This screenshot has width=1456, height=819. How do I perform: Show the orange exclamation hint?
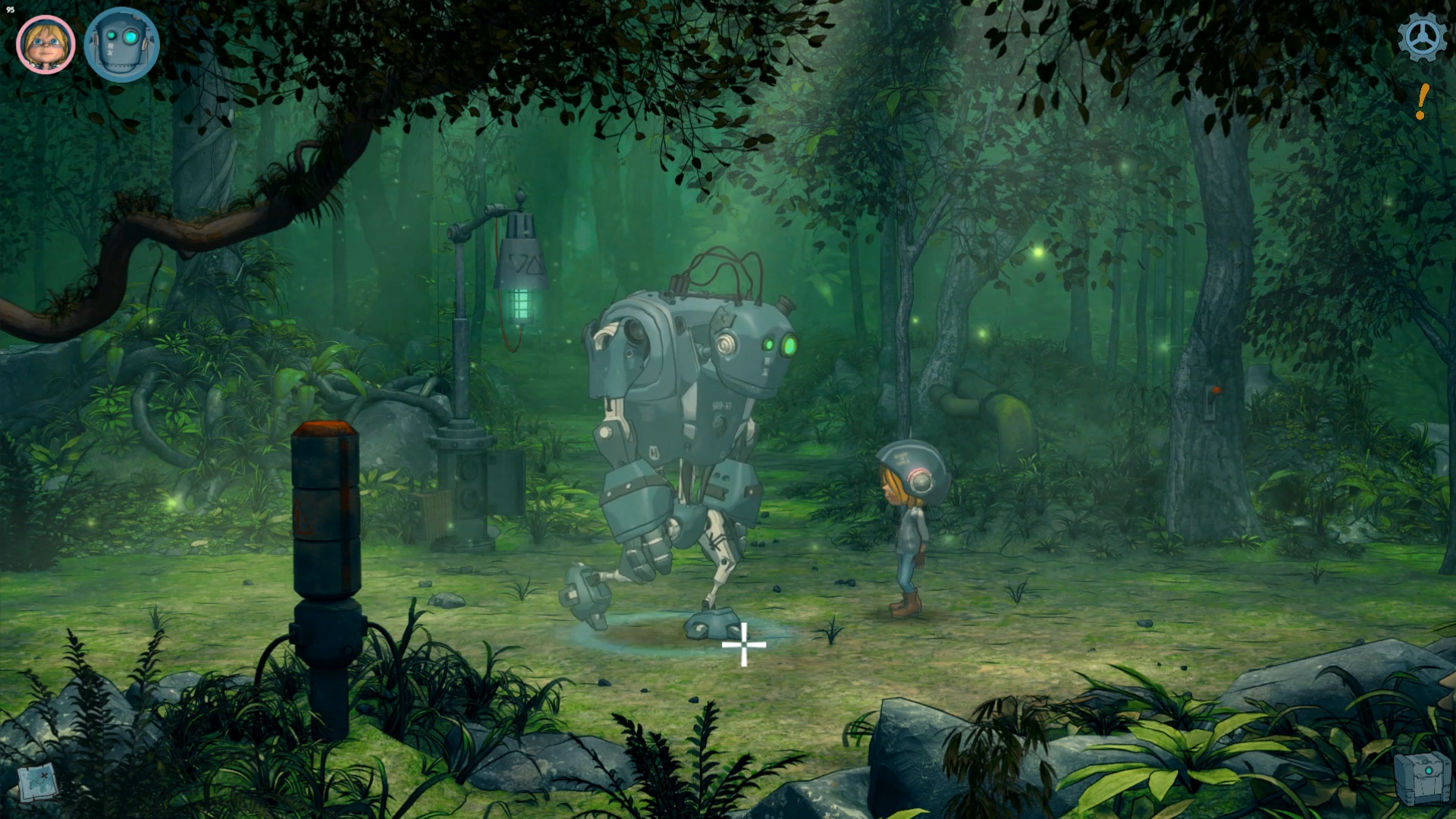1422,102
